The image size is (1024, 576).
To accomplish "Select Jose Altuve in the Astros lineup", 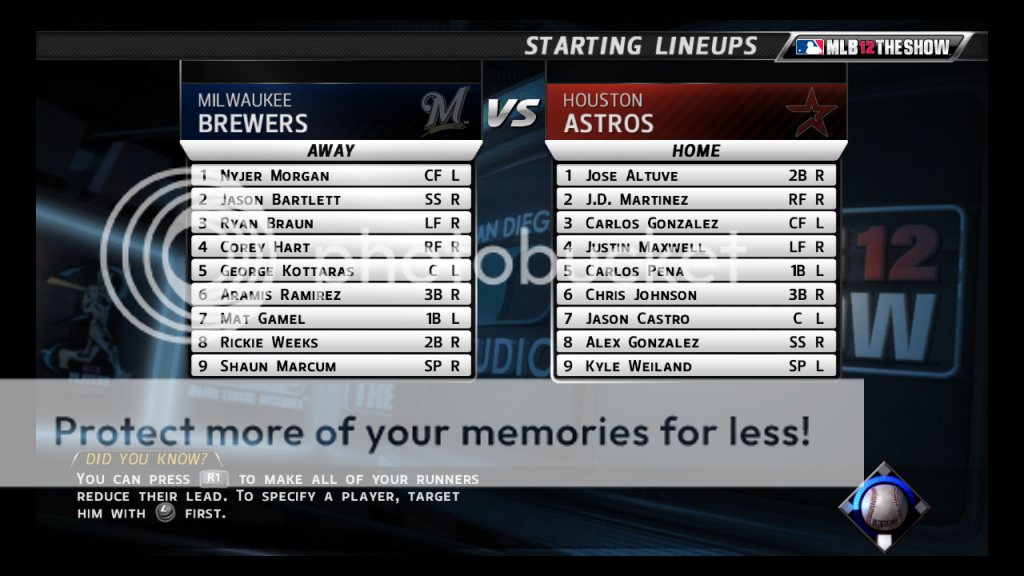I will [696, 175].
